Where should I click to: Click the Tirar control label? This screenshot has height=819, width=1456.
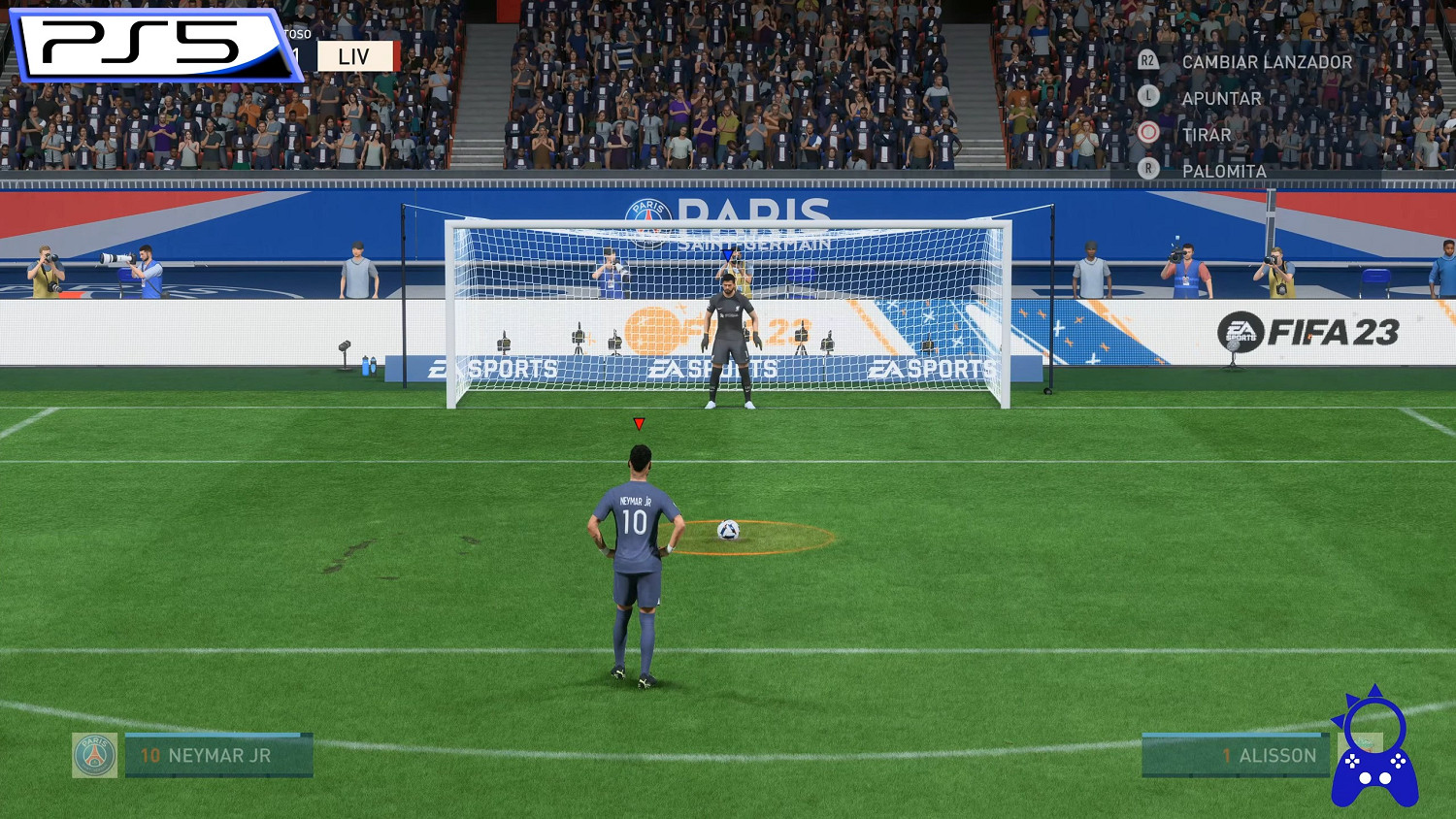pos(1207,134)
